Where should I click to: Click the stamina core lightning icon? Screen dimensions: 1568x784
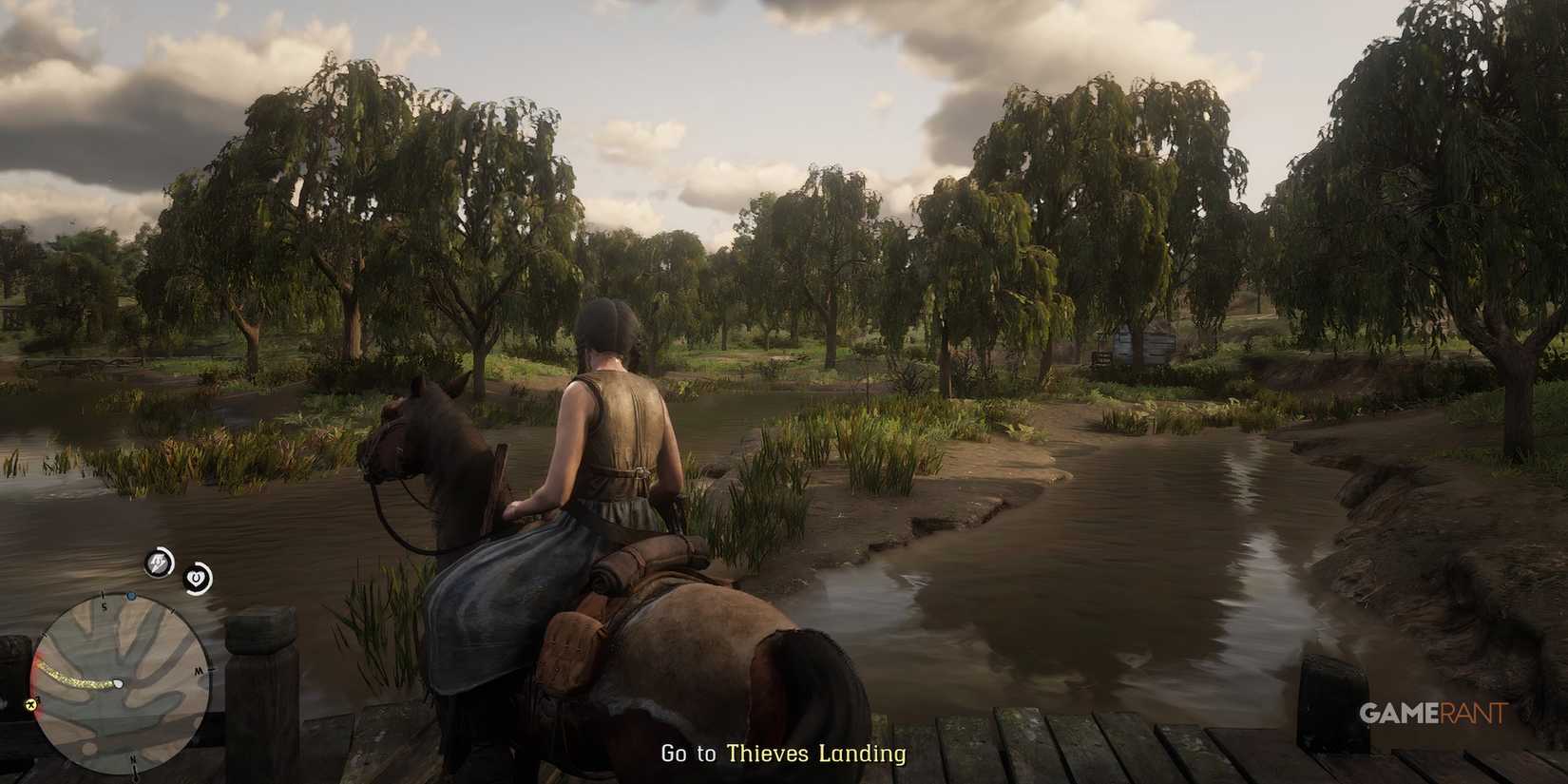pyautogui.click(x=158, y=562)
